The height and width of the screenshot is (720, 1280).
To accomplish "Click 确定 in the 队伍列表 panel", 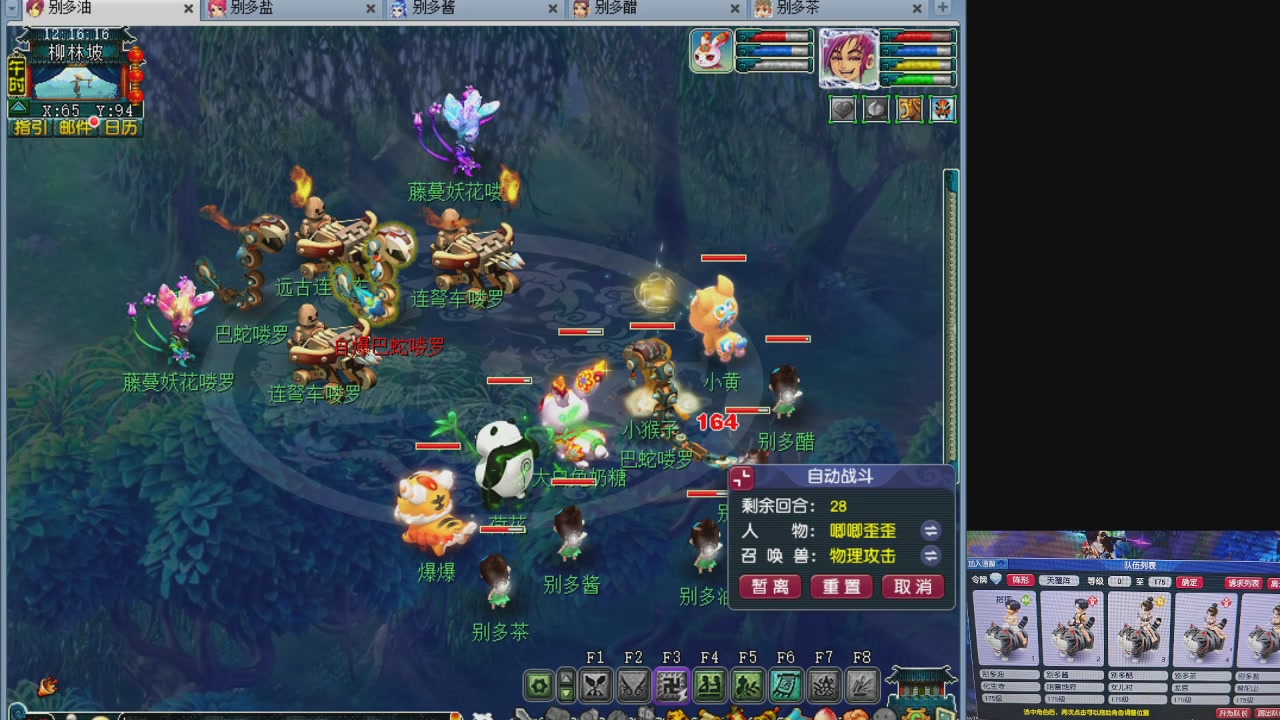I will pos(1189,582).
